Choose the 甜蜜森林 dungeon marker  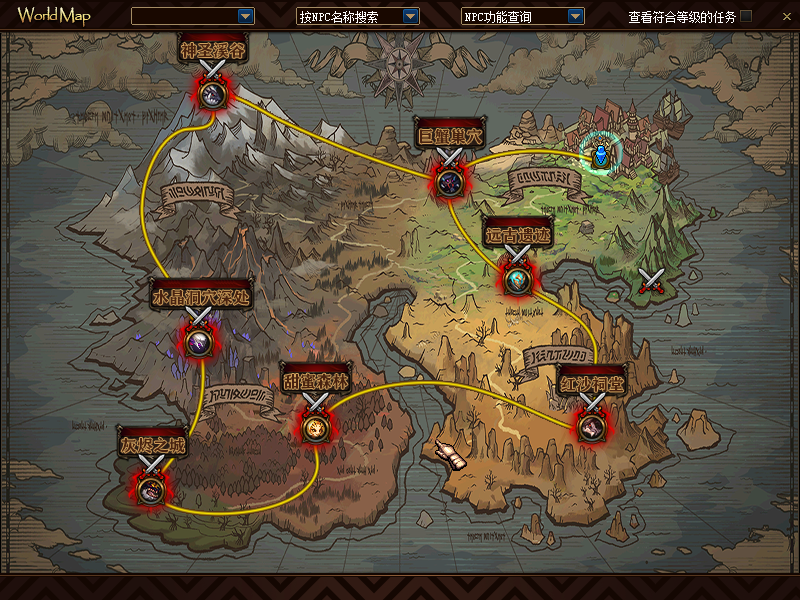315,427
